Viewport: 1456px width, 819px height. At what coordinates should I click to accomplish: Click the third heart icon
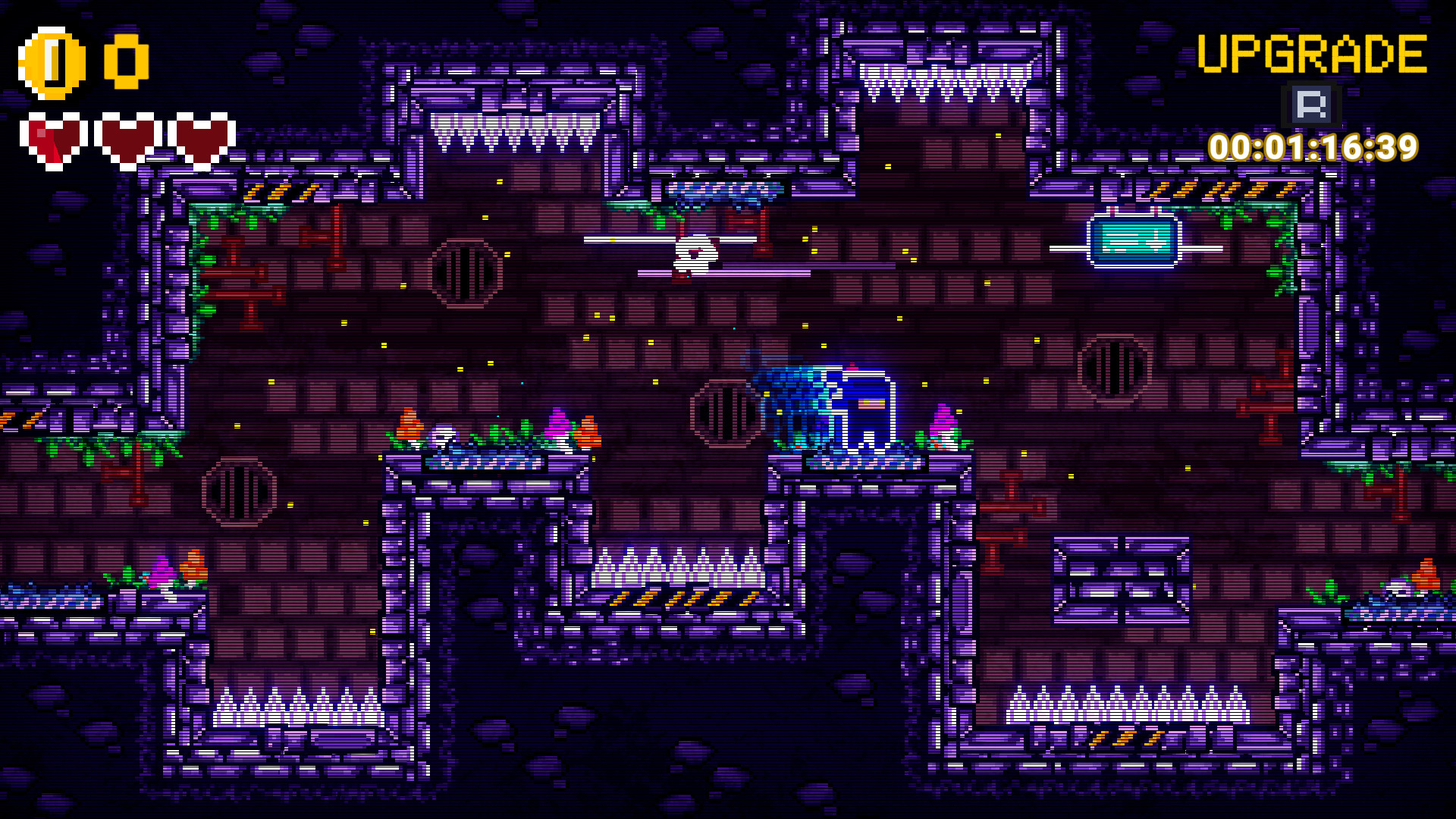tap(201, 140)
